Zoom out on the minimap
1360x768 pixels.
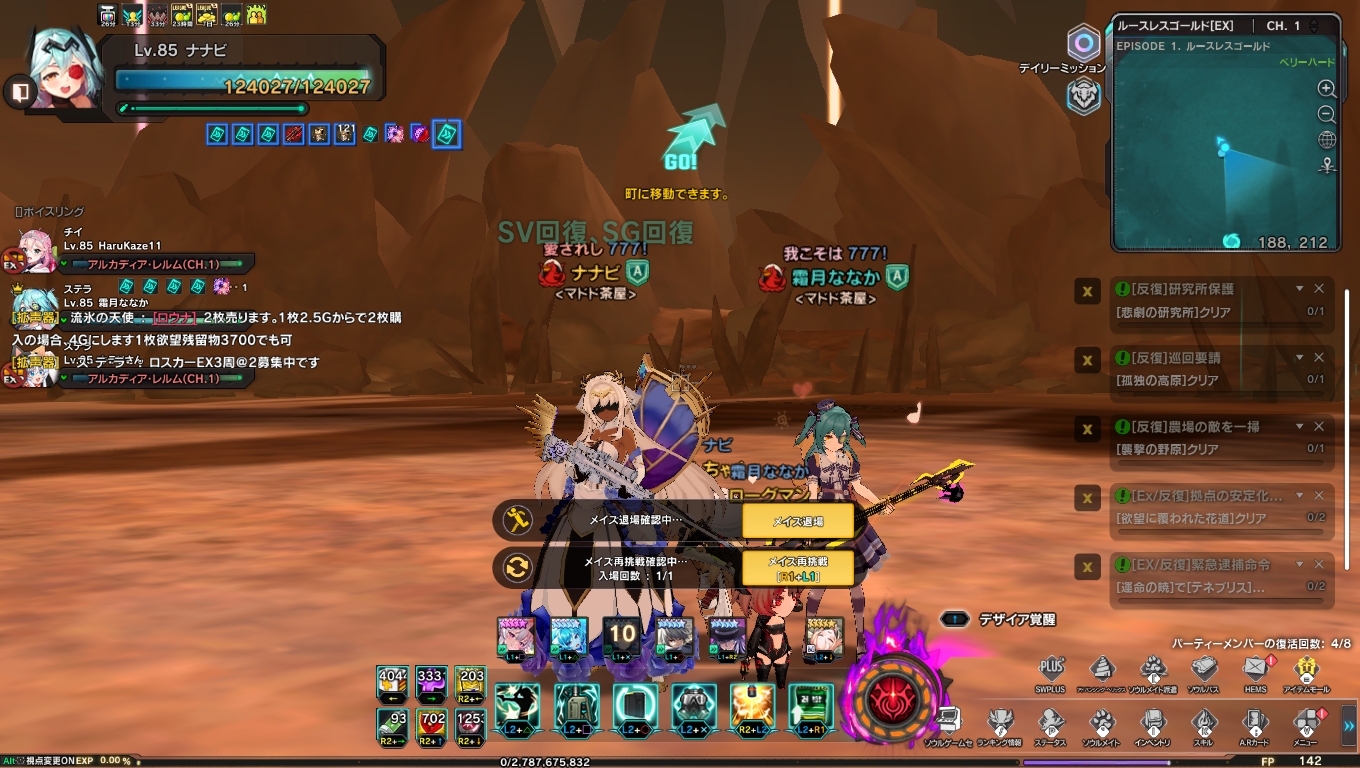coord(1327,114)
